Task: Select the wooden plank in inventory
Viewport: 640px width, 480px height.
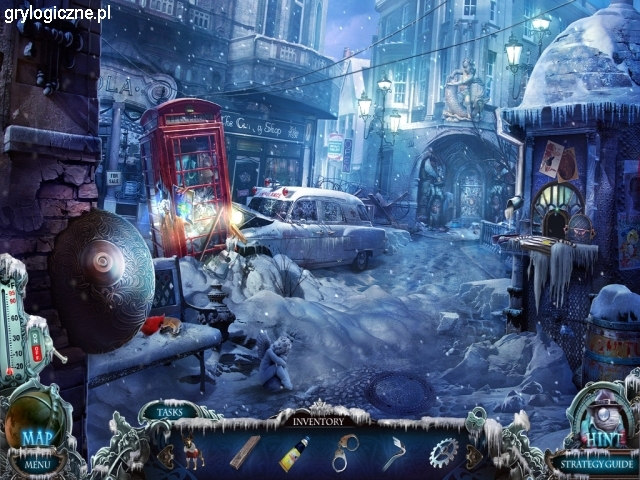Action: pos(245,452)
